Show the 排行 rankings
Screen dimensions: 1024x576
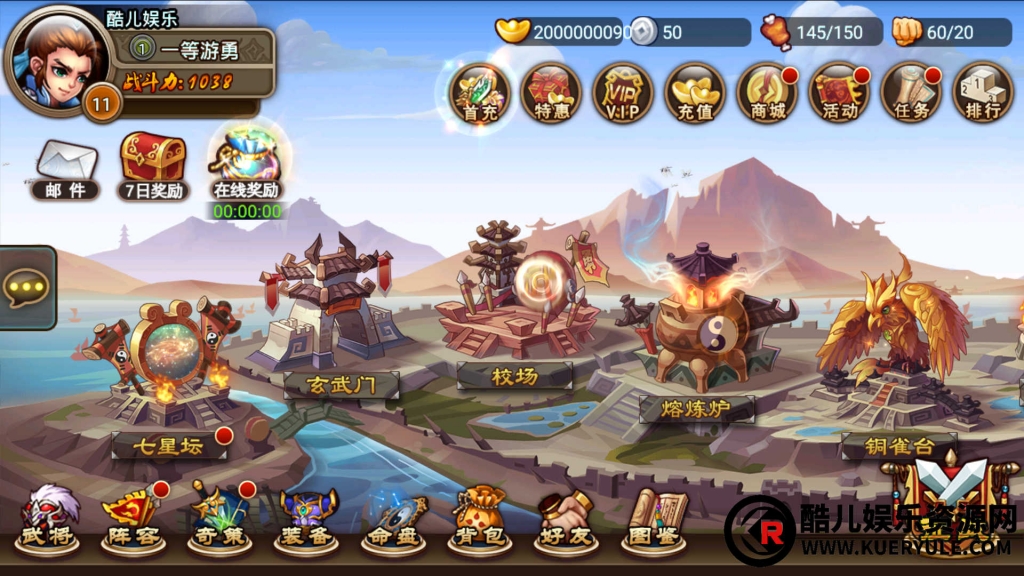coord(982,93)
